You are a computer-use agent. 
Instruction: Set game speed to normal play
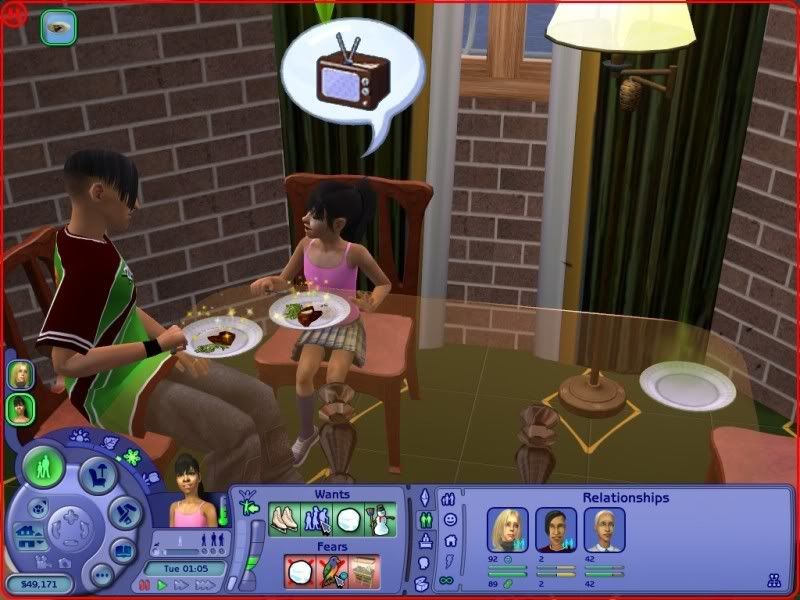click(x=161, y=585)
